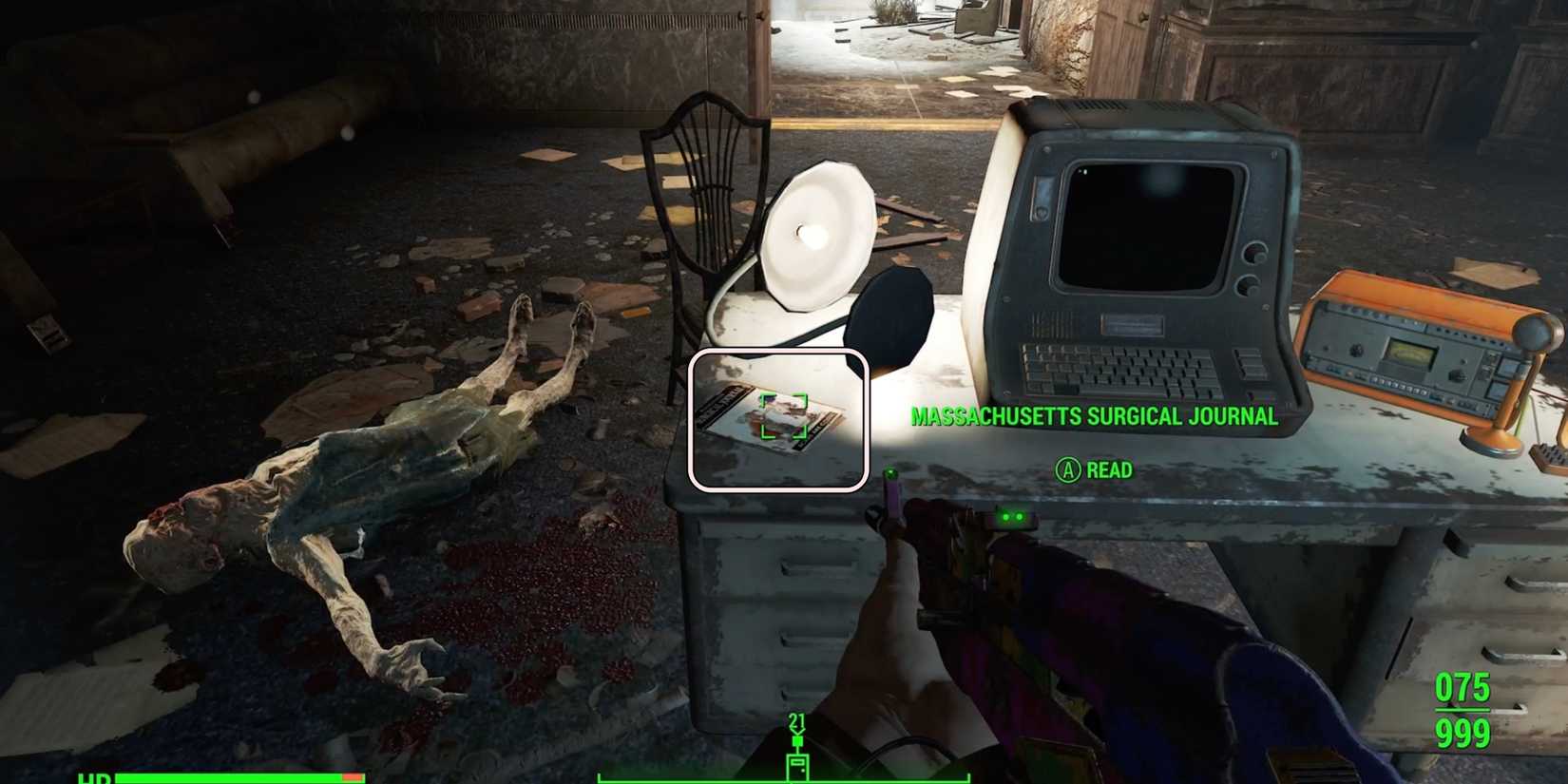
Task: Click the glowing green sight dots on weapon
Action: (1012, 517)
